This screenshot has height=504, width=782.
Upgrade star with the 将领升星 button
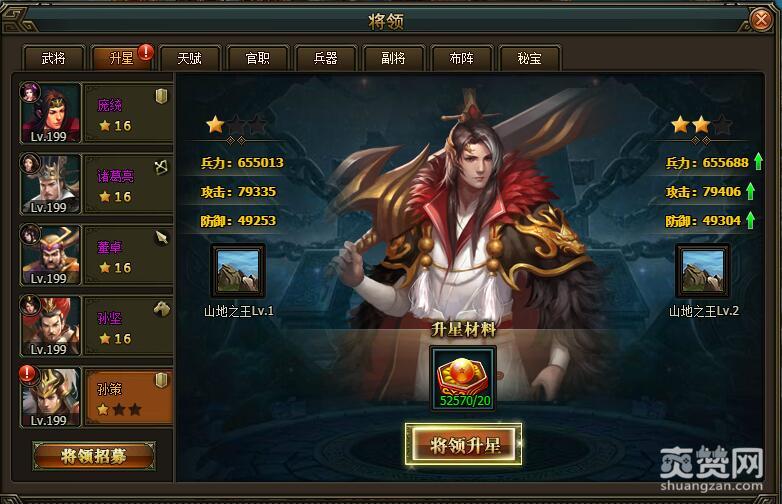point(463,445)
